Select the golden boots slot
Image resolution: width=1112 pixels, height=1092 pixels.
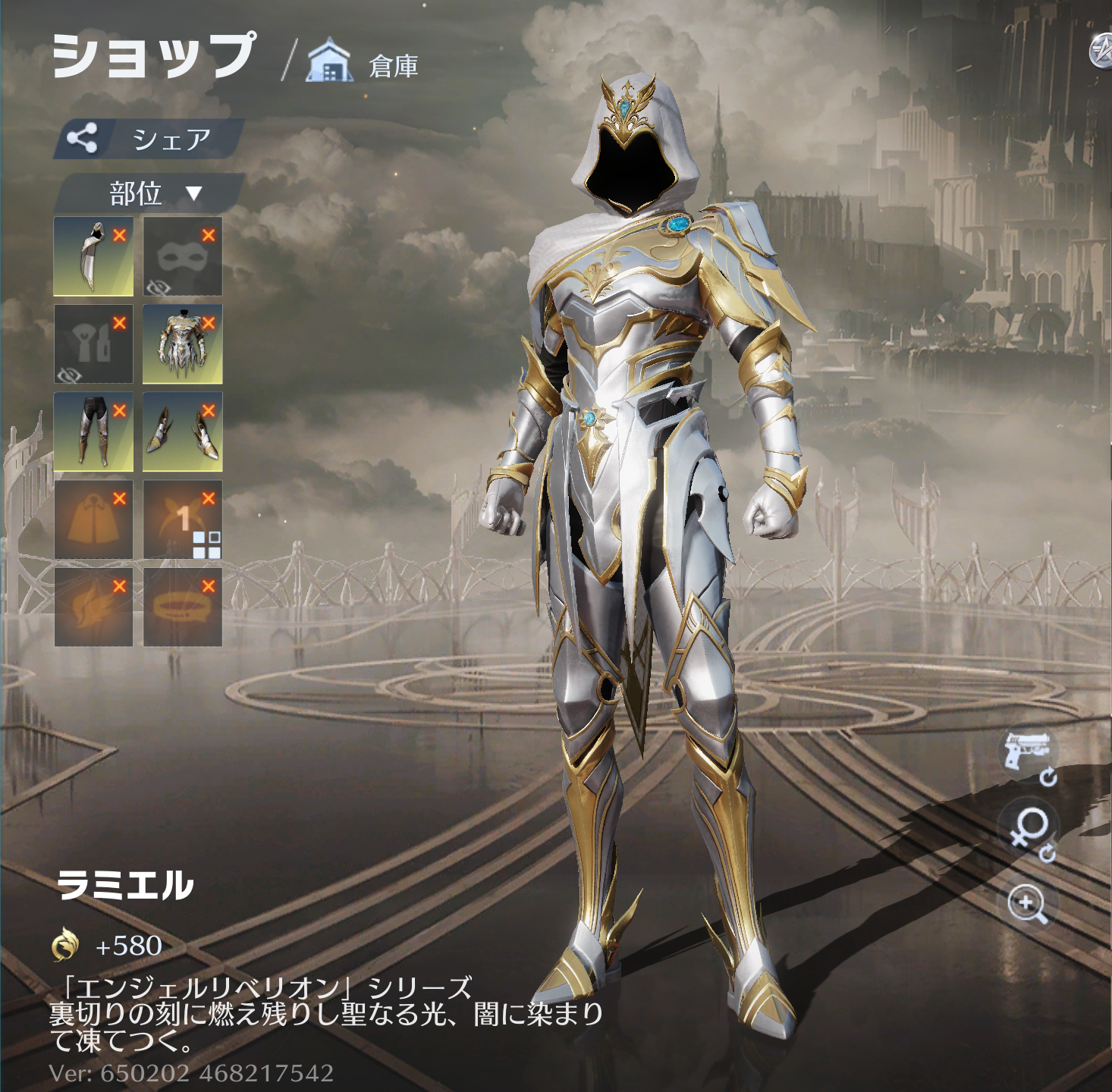click(x=182, y=431)
